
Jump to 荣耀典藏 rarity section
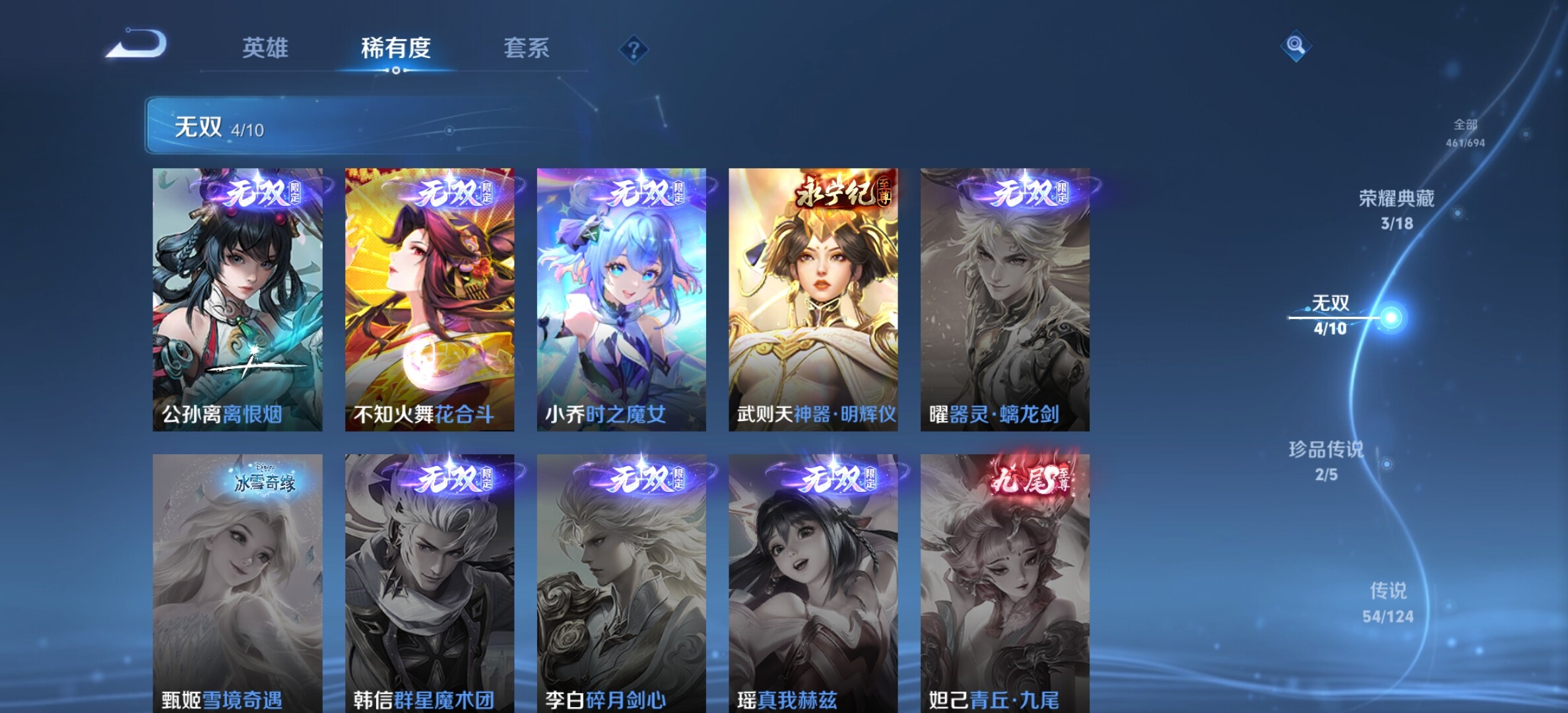1396,209
